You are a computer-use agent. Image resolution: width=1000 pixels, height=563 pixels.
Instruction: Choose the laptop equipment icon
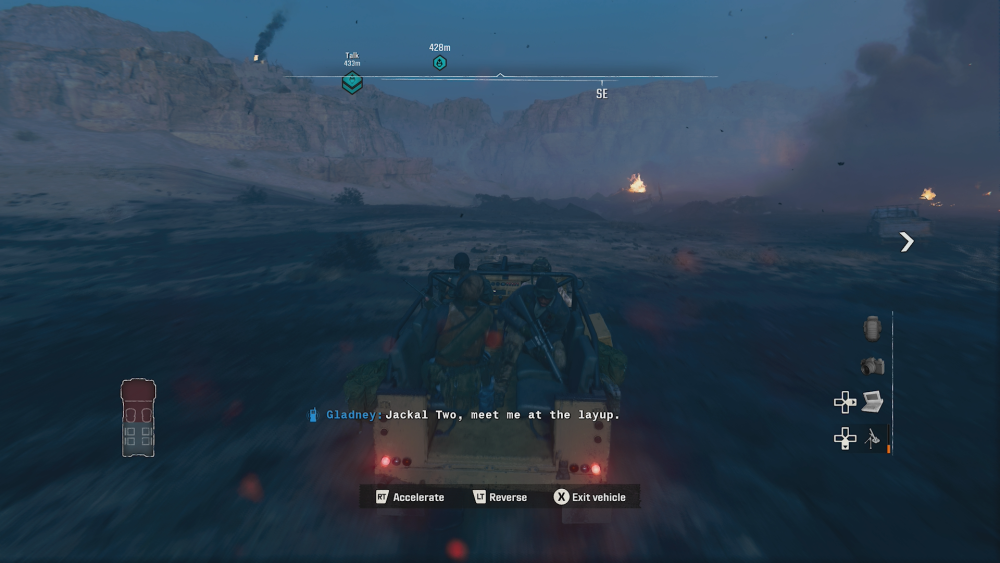pyautogui.click(x=872, y=401)
